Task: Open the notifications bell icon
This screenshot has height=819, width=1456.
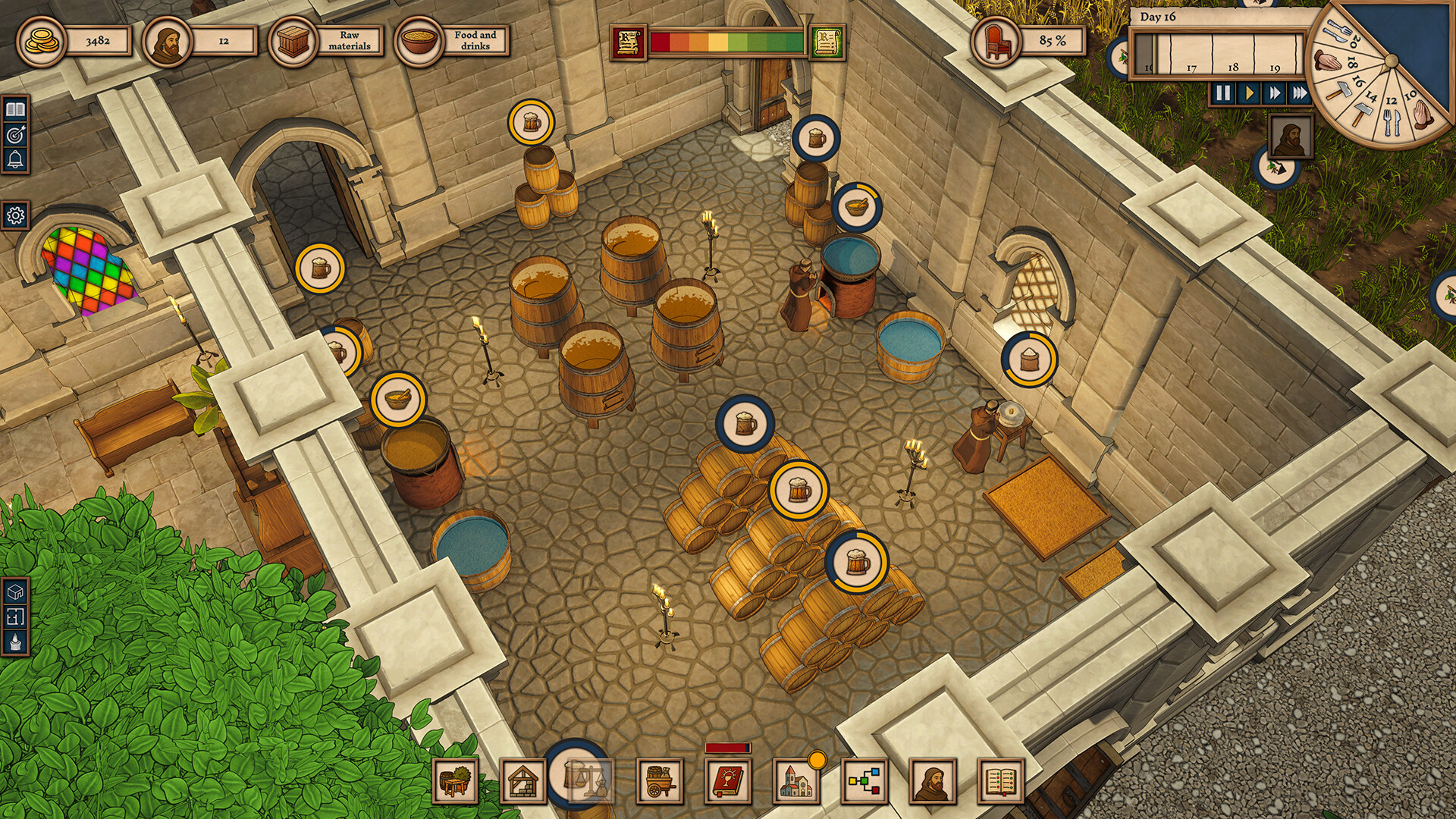Action: click(x=15, y=160)
